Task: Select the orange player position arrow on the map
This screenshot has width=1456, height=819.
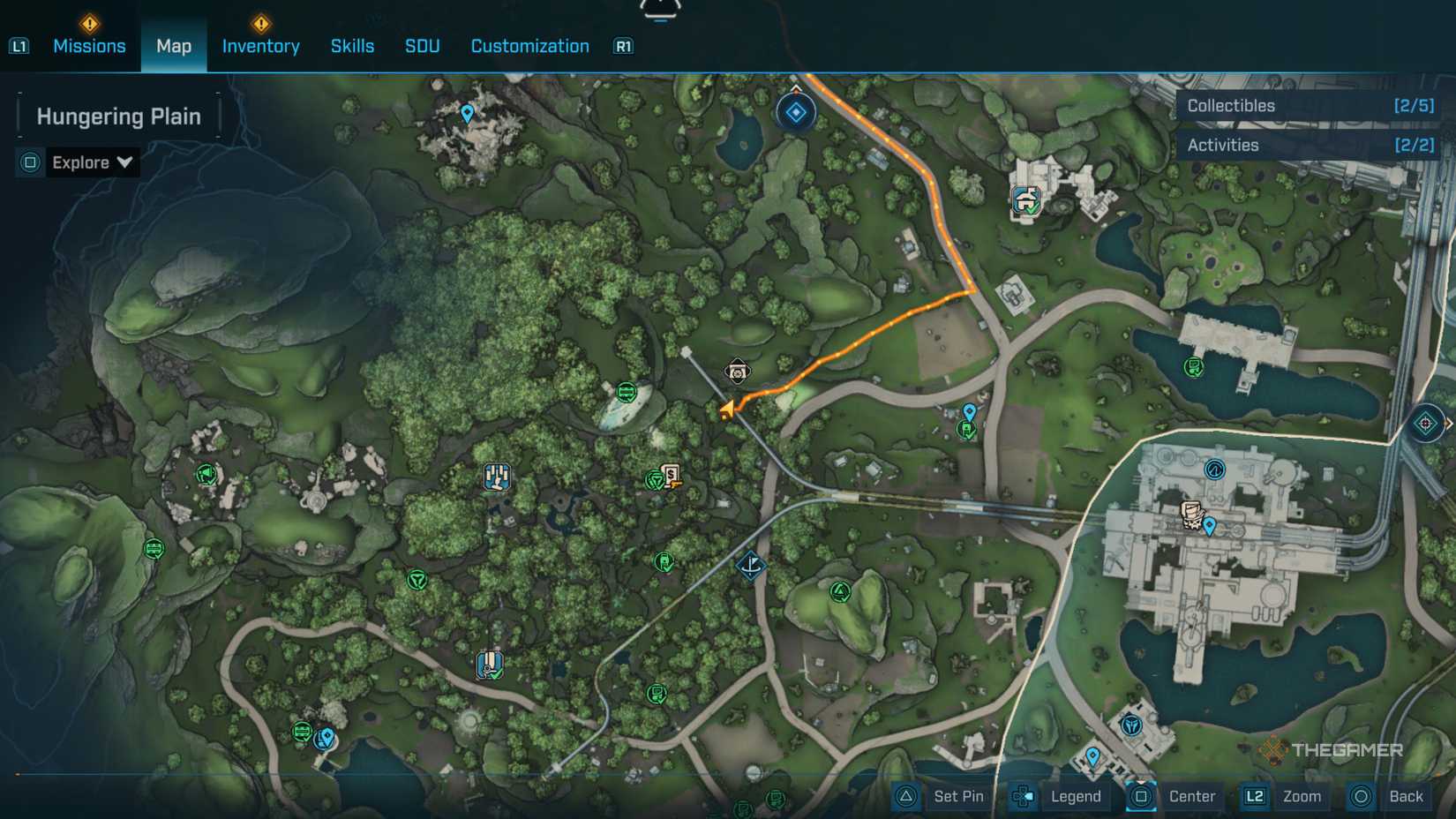Action: pyautogui.click(x=727, y=409)
